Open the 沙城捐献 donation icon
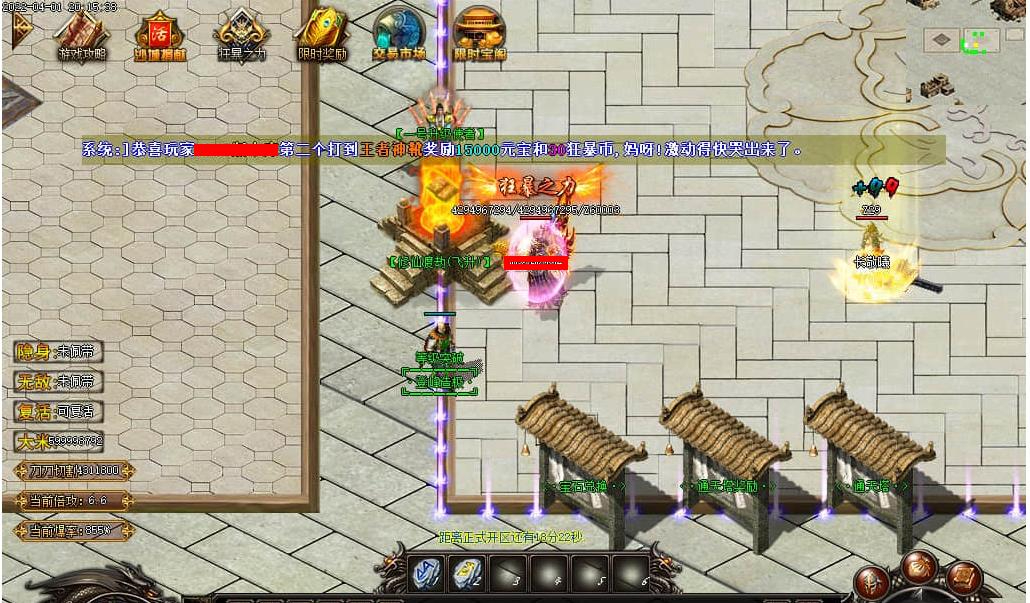1030x603 pixels. 161,36
